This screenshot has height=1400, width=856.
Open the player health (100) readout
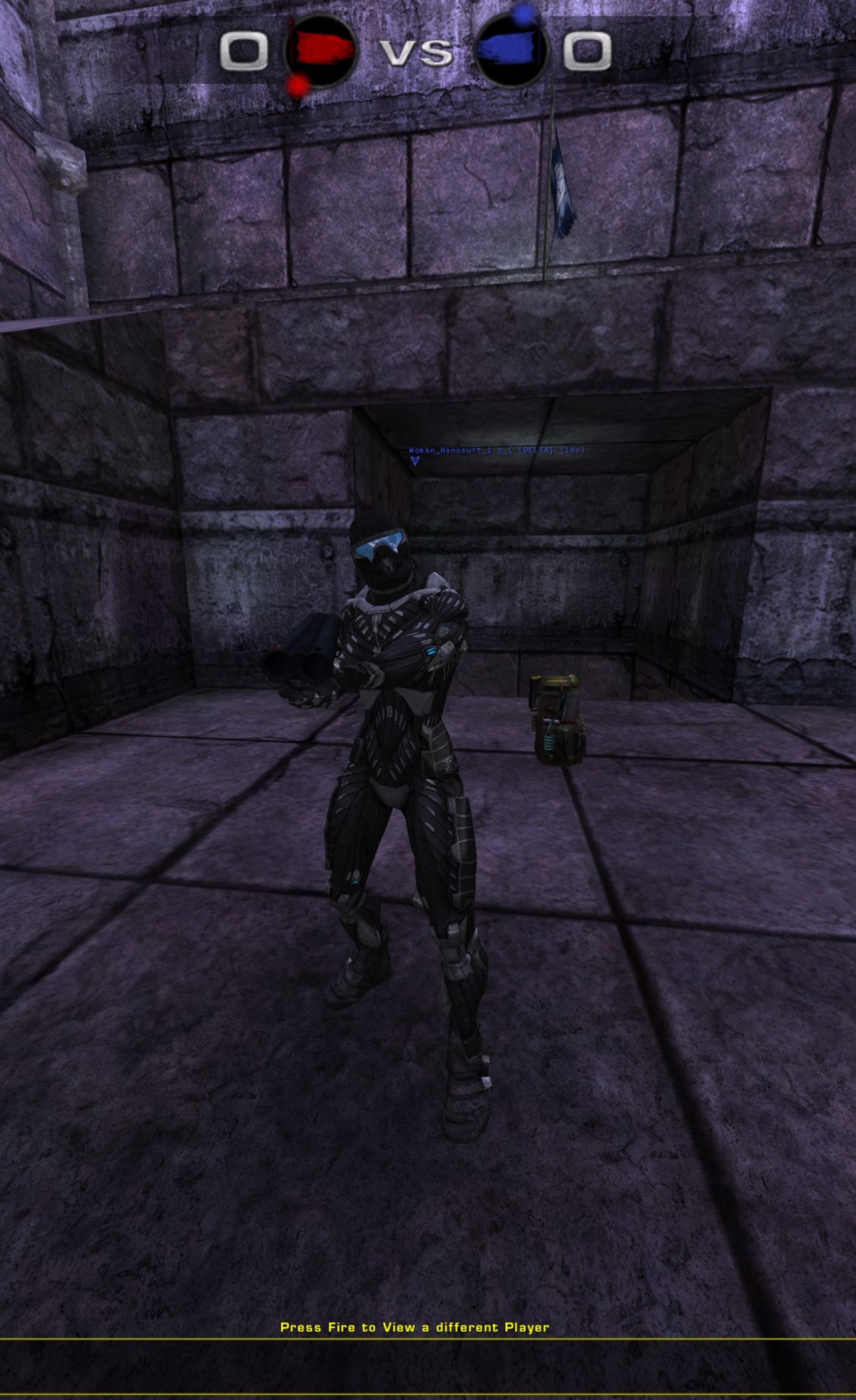[x=571, y=449]
